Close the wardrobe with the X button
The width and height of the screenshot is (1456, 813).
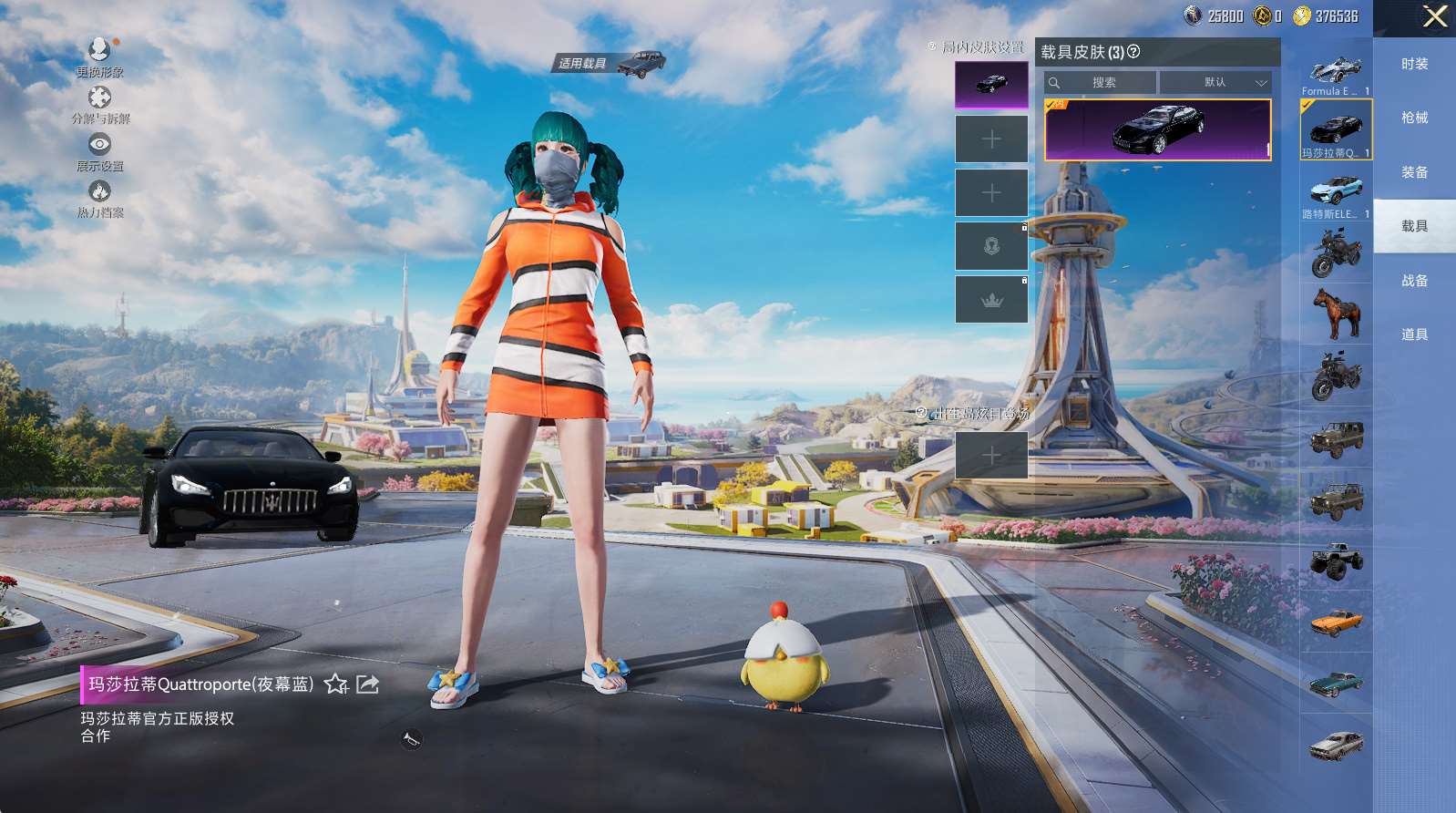tap(1435, 16)
